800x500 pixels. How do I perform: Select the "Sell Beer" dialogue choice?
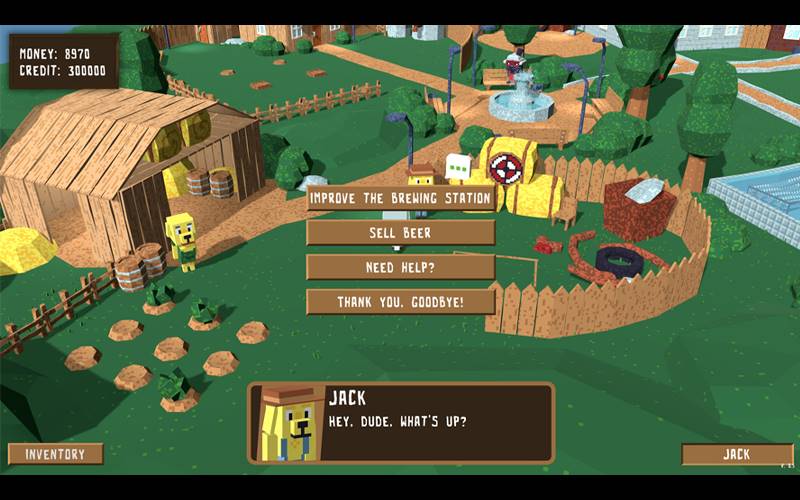pos(400,233)
